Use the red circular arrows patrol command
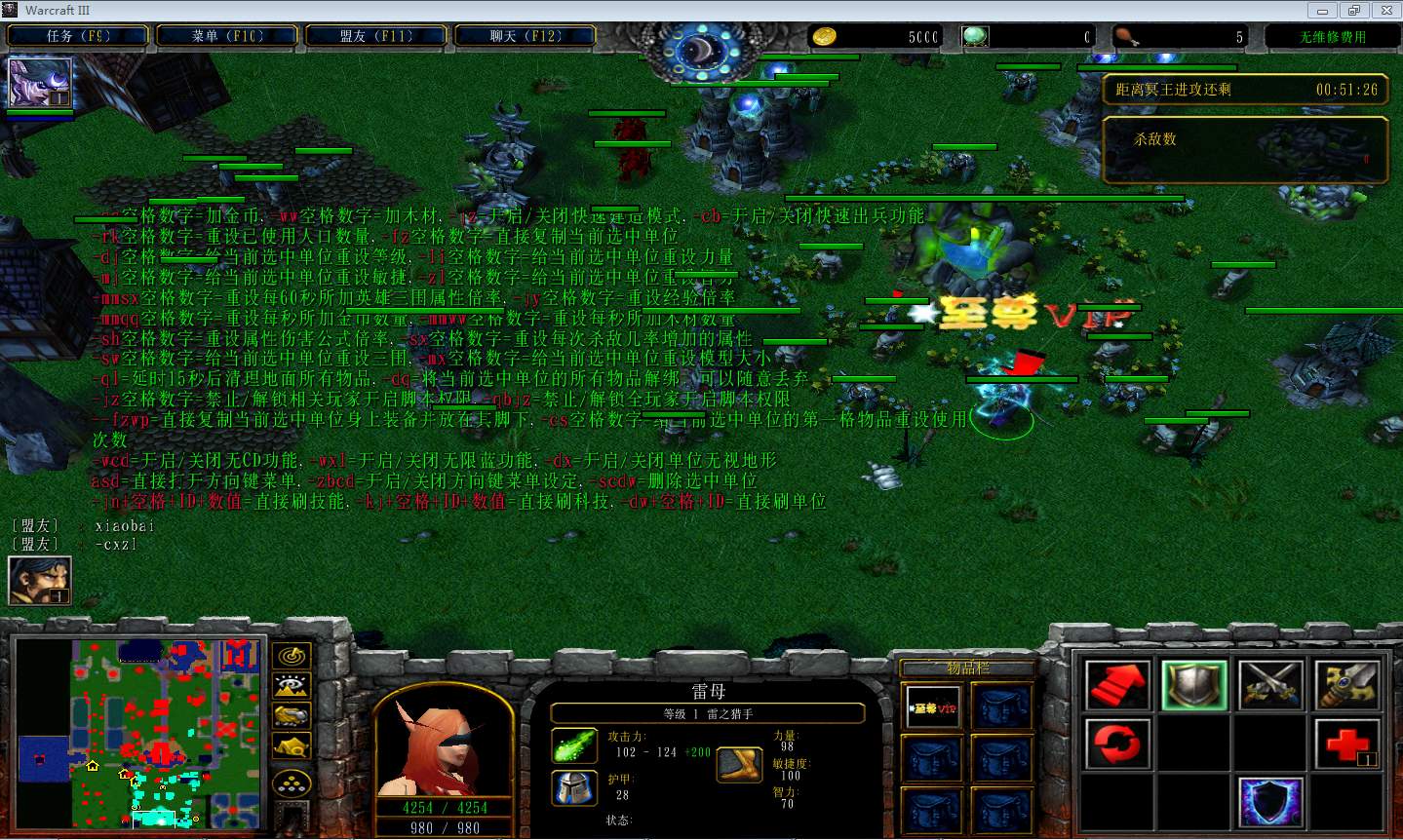This screenshot has width=1403, height=840. tap(1117, 745)
